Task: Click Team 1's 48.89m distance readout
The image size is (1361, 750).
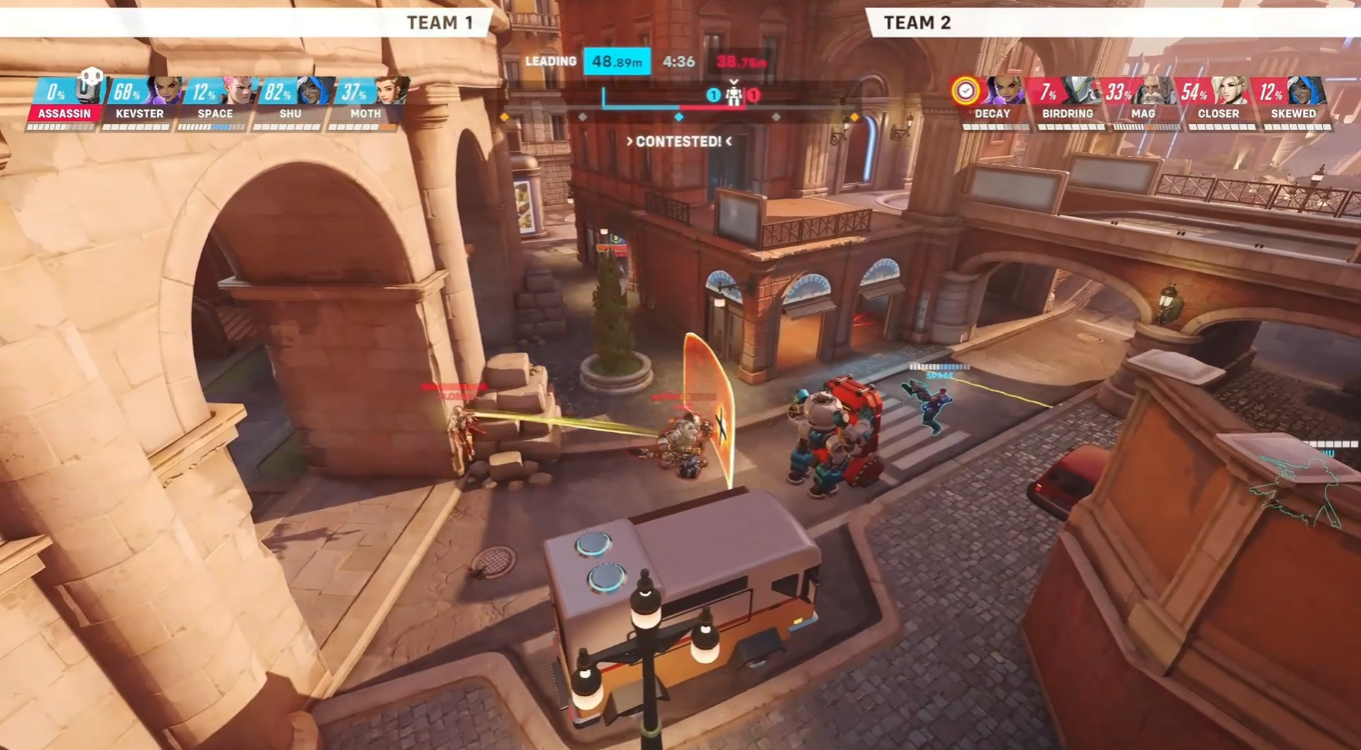Action: click(617, 61)
